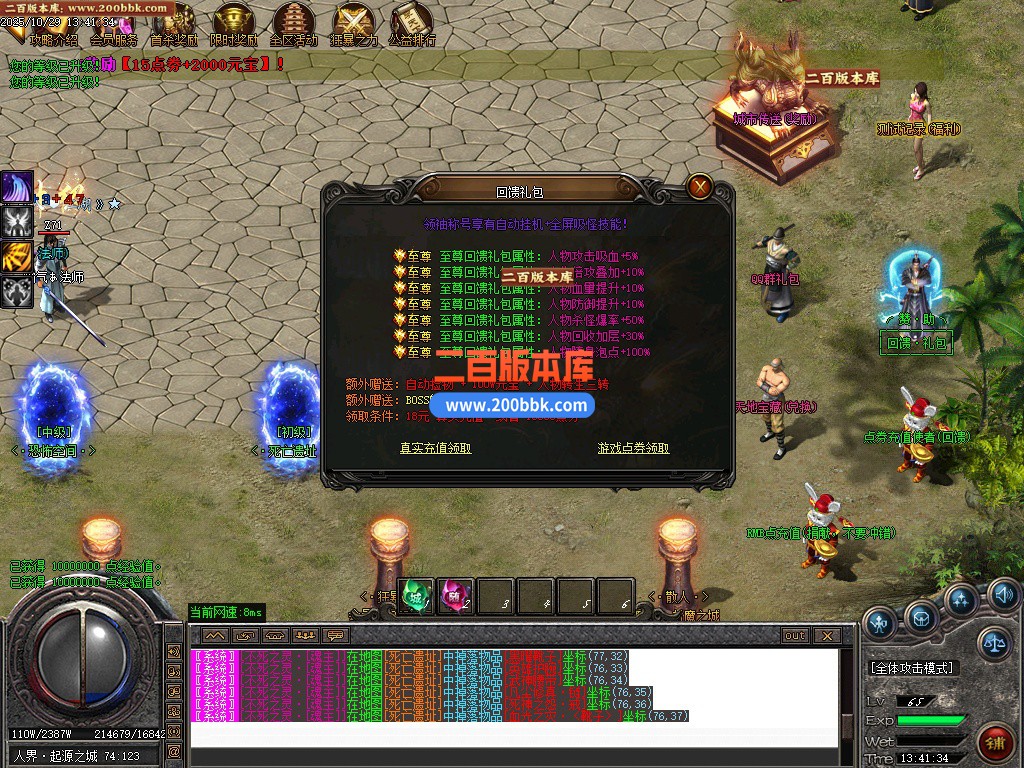
Task: Open the round red 铺 shop button
Action: click(x=995, y=743)
